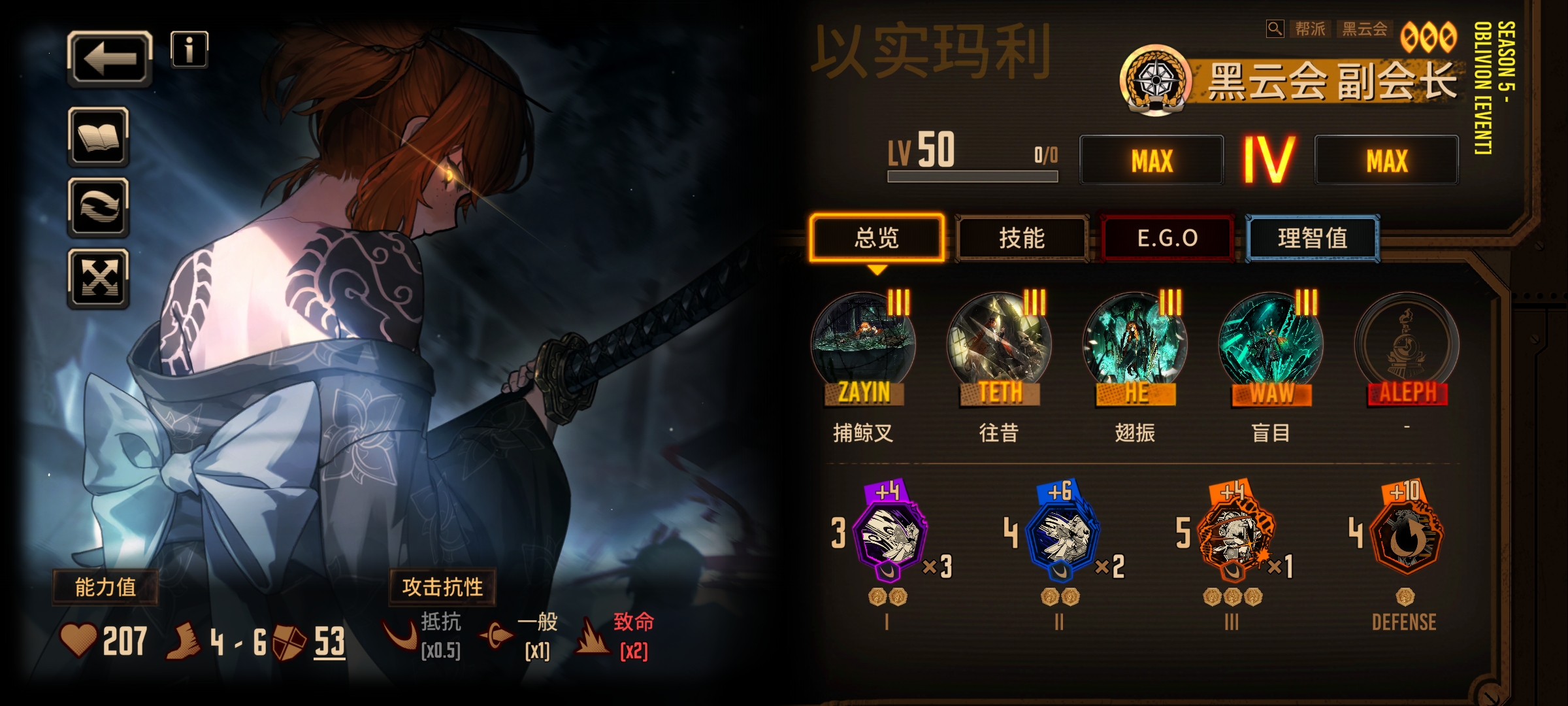Click the left MAX level button
The width and height of the screenshot is (1568, 706).
click(1151, 160)
